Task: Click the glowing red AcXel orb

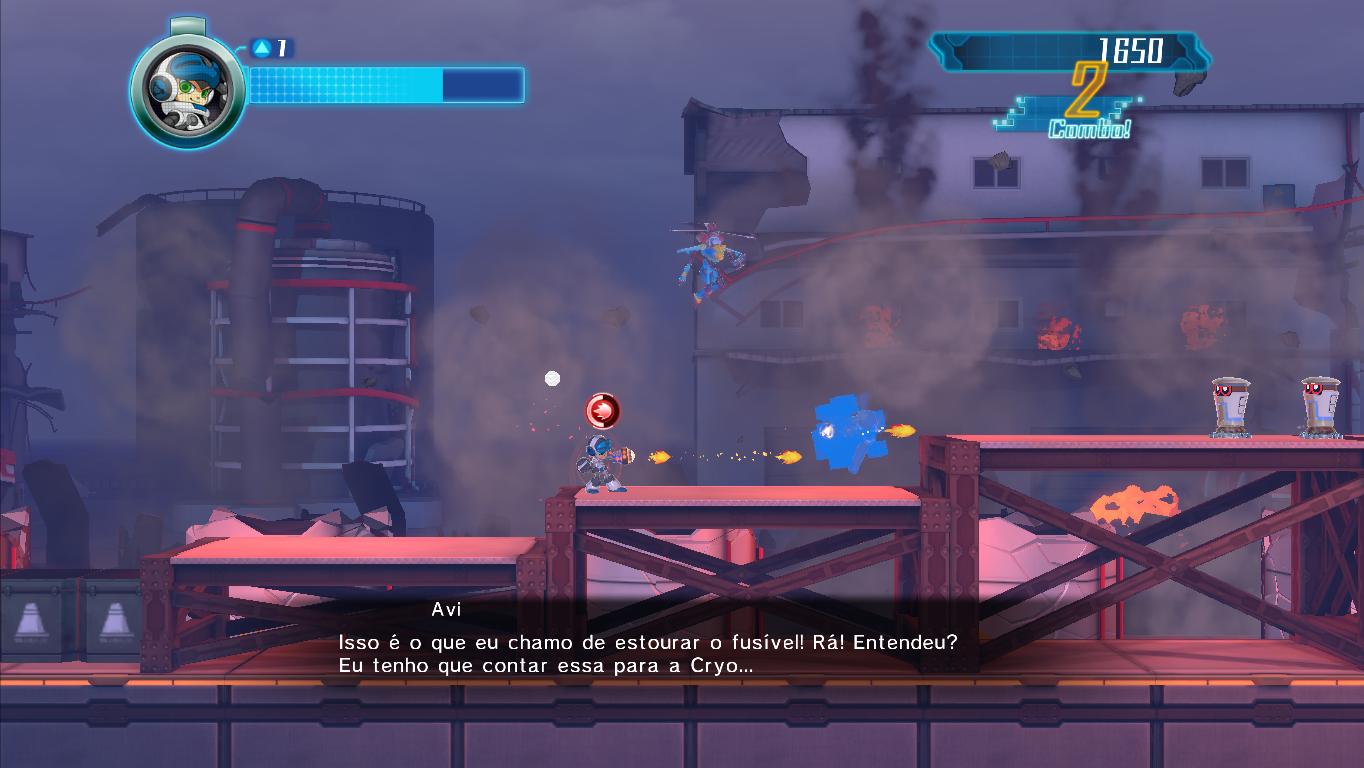Action: click(600, 410)
